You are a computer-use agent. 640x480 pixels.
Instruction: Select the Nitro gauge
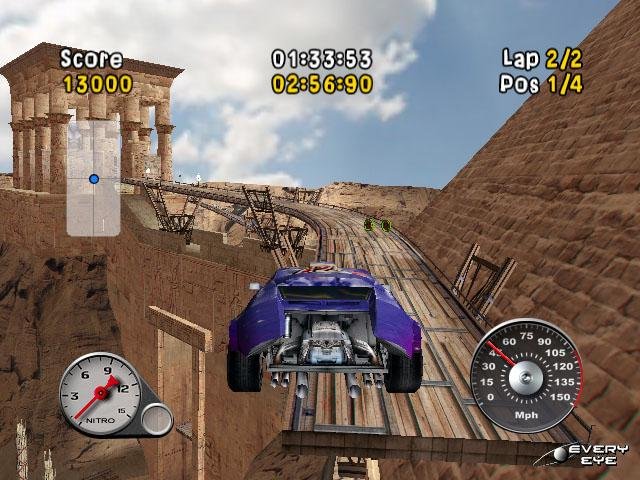101,393
